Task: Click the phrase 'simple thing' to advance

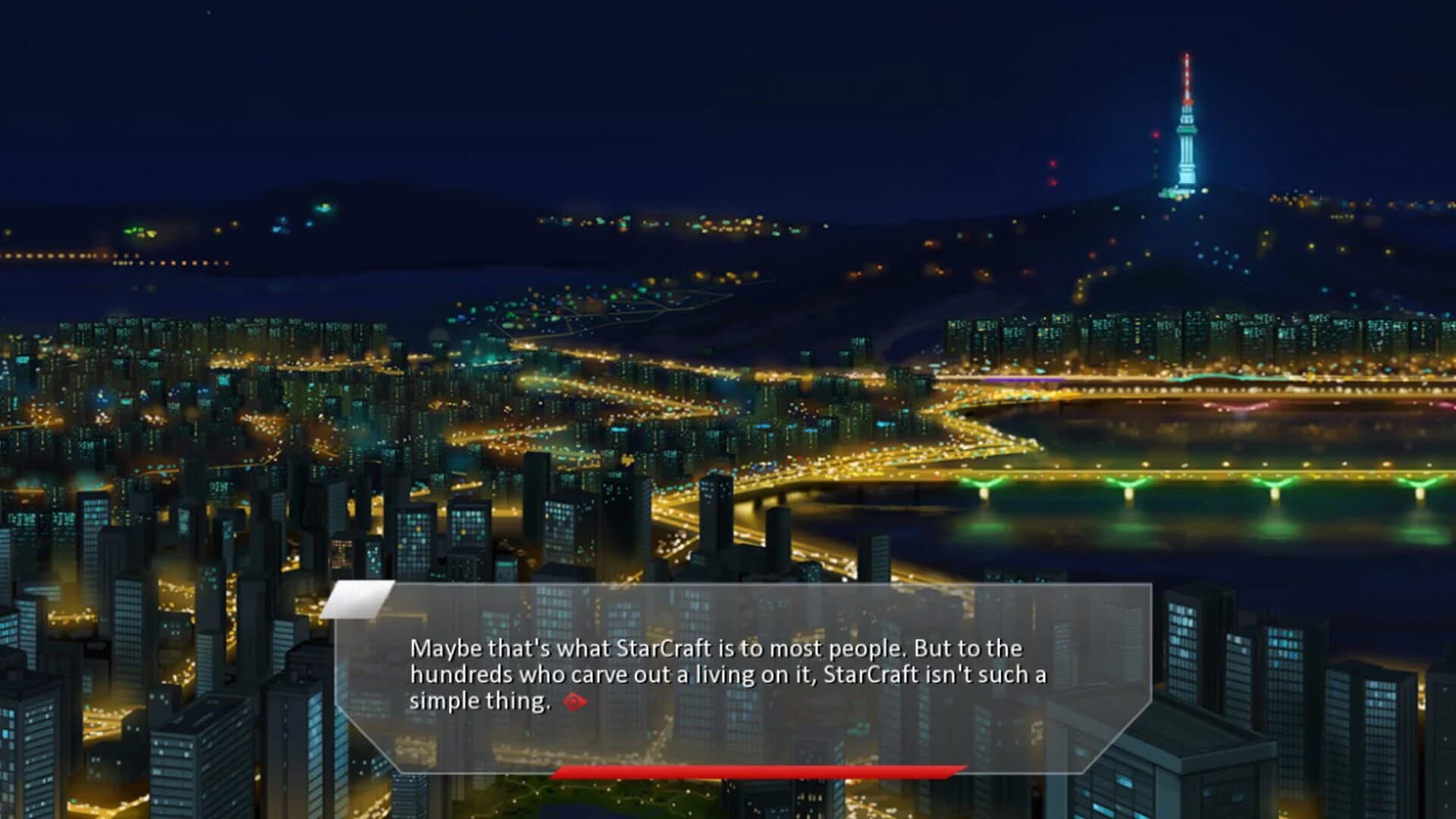Action: (479, 701)
